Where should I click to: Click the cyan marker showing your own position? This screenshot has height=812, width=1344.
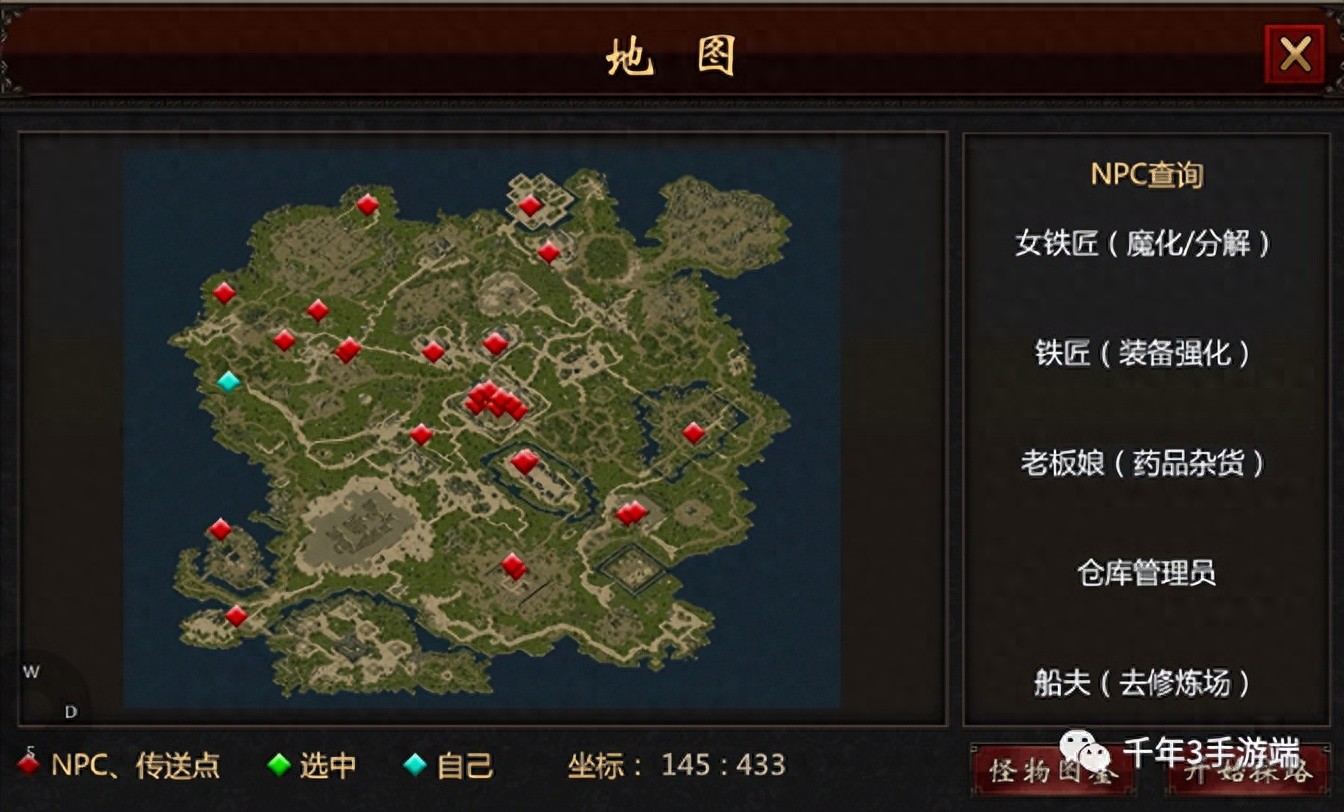pos(227,380)
